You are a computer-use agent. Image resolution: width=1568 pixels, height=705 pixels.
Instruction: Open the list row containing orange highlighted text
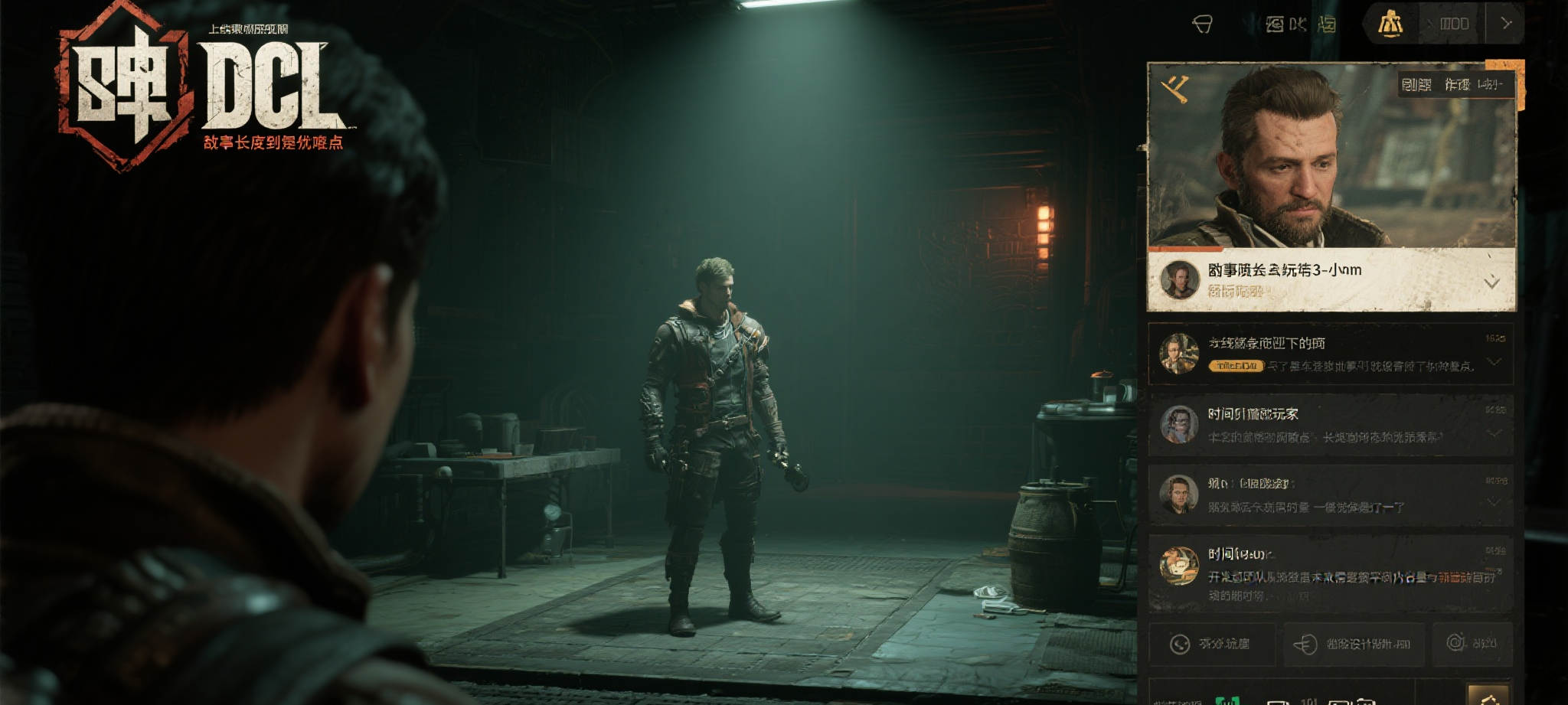point(1331,574)
